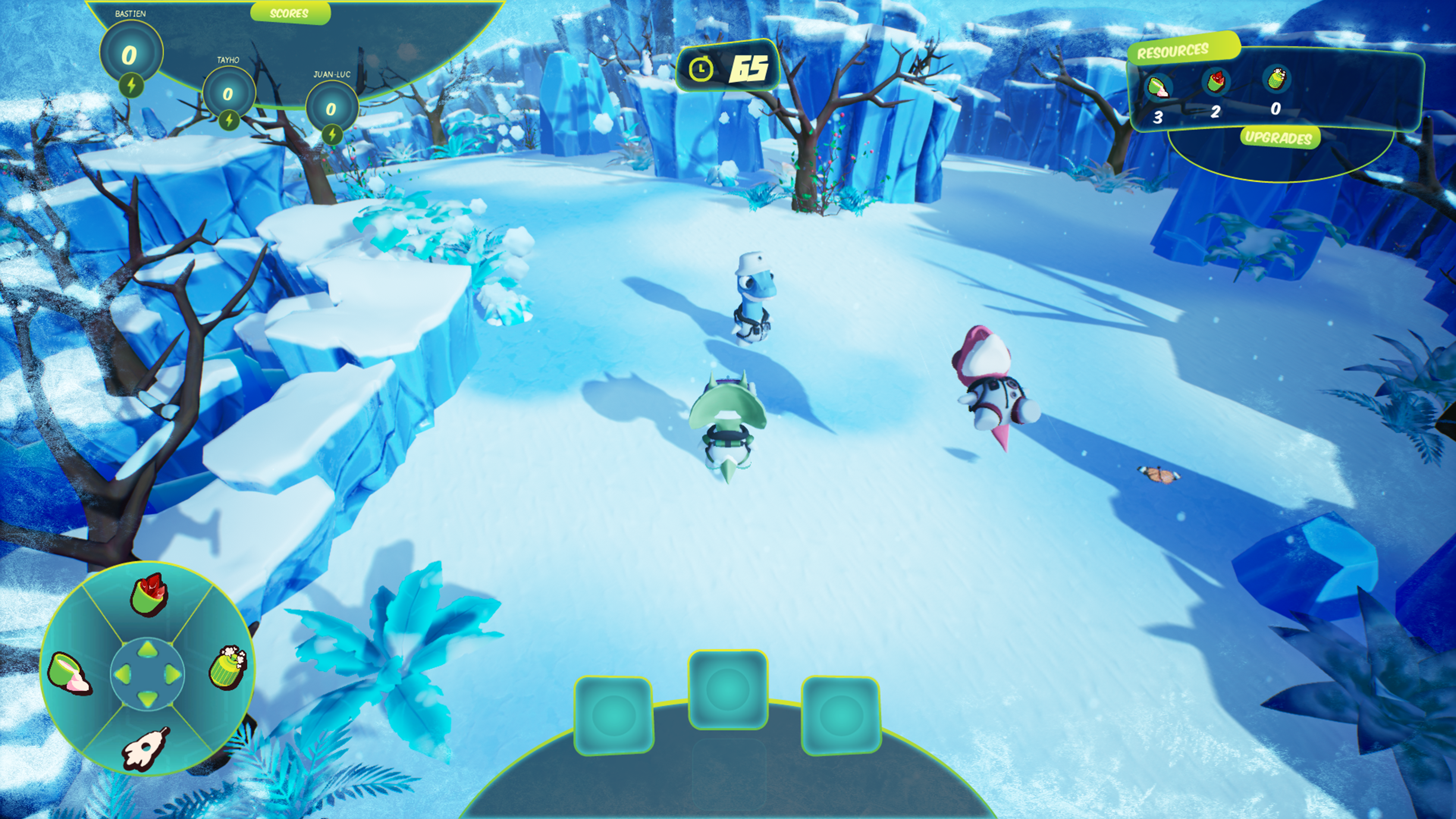Select the red-filled roll on the radial wheel
The height and width of the screenshot is (819, 1456).
coord(149,595)
